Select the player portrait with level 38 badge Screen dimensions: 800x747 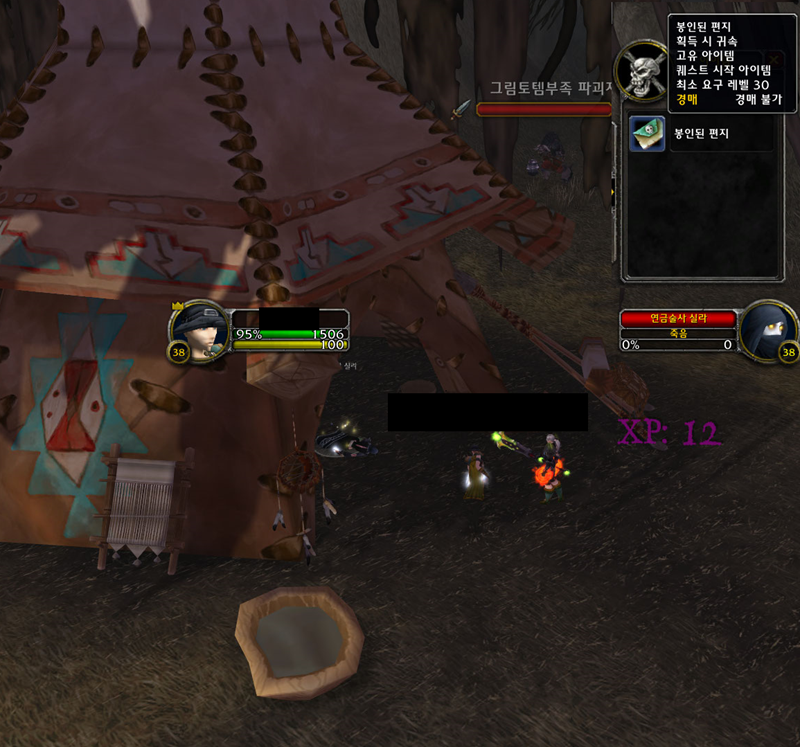pos(203,328)
